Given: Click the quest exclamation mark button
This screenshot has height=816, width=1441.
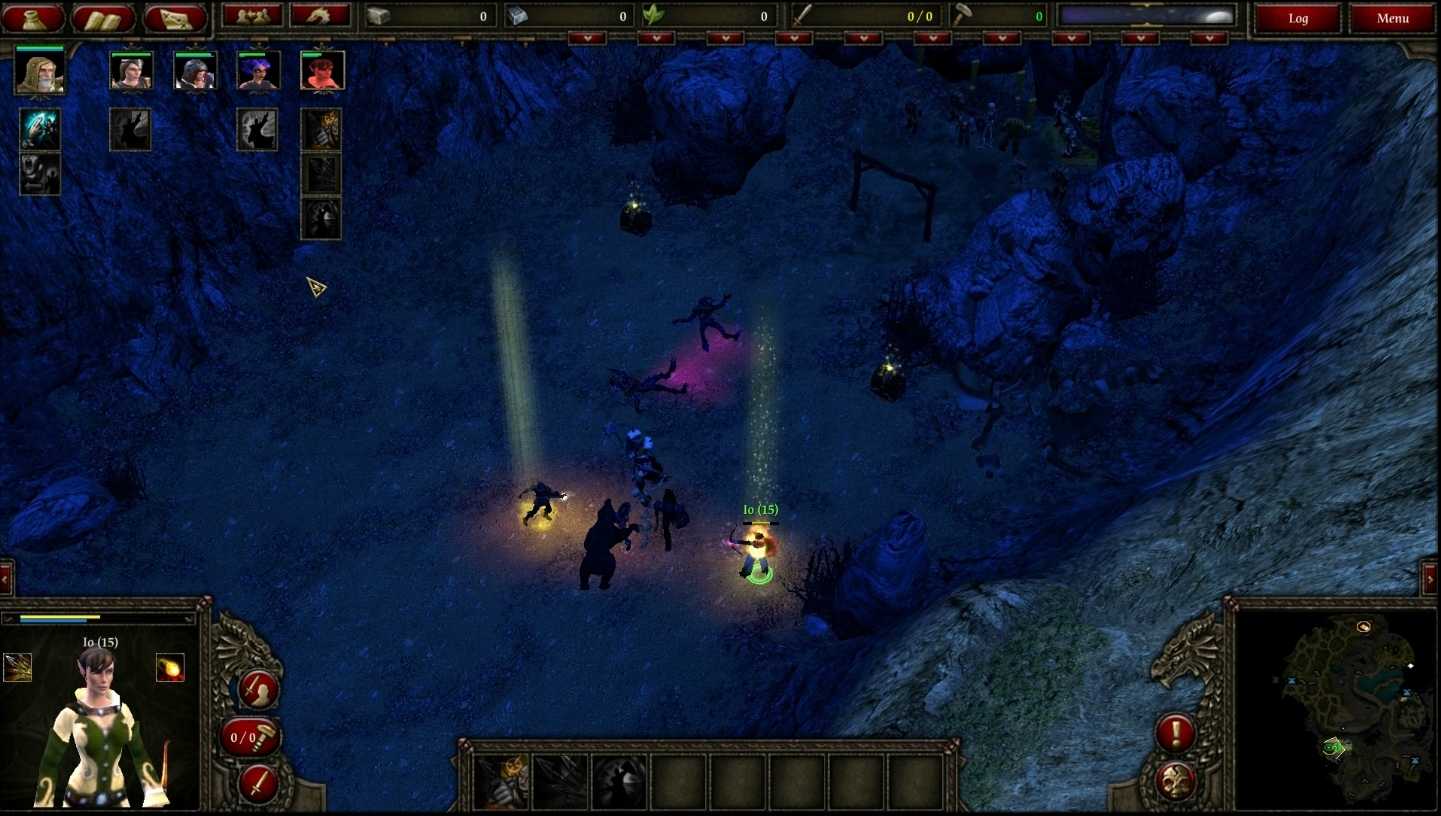Looking at the screenshot, I should coord(1175,732).
